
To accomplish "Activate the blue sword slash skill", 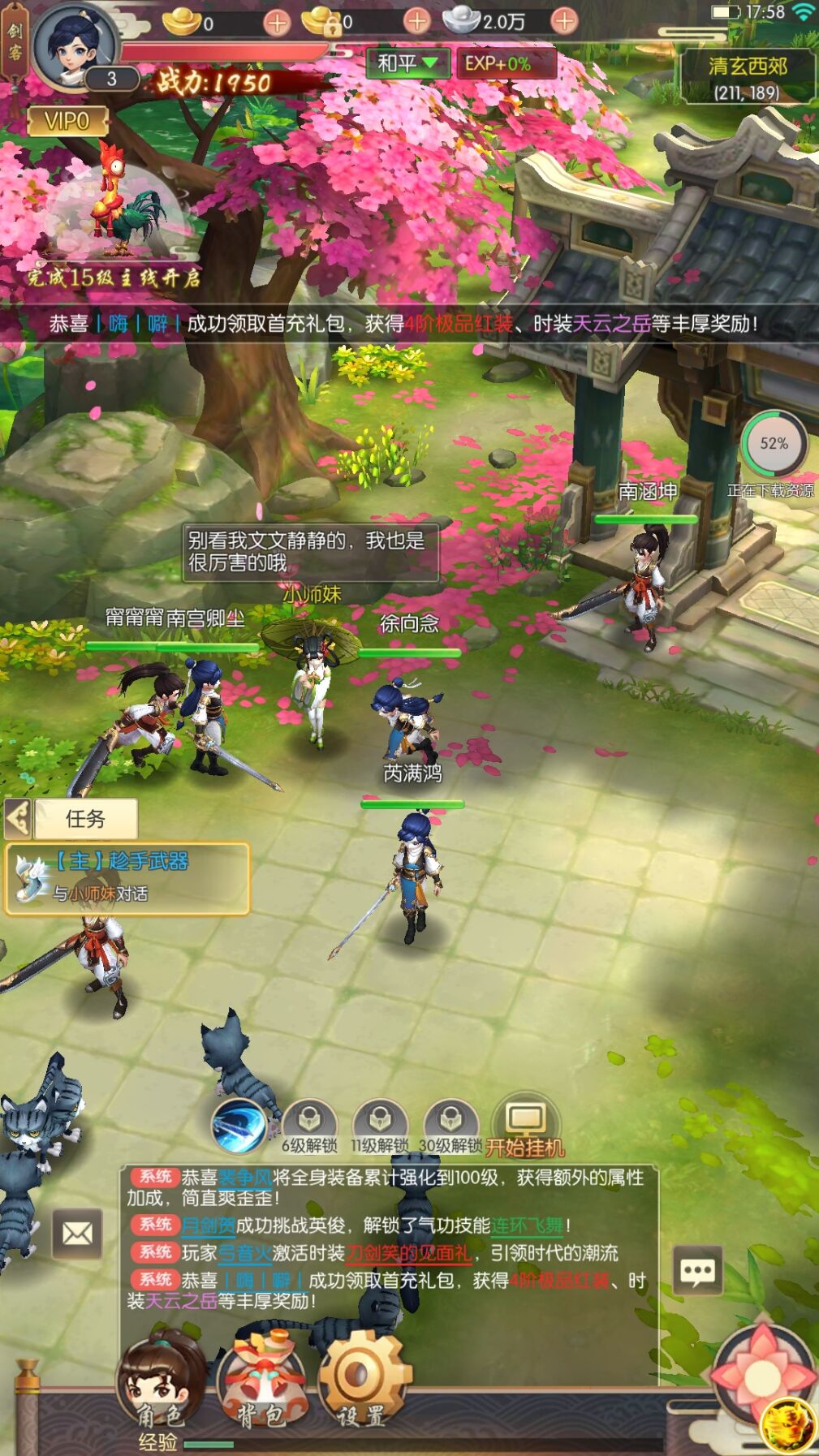I will click(239, 1126).
